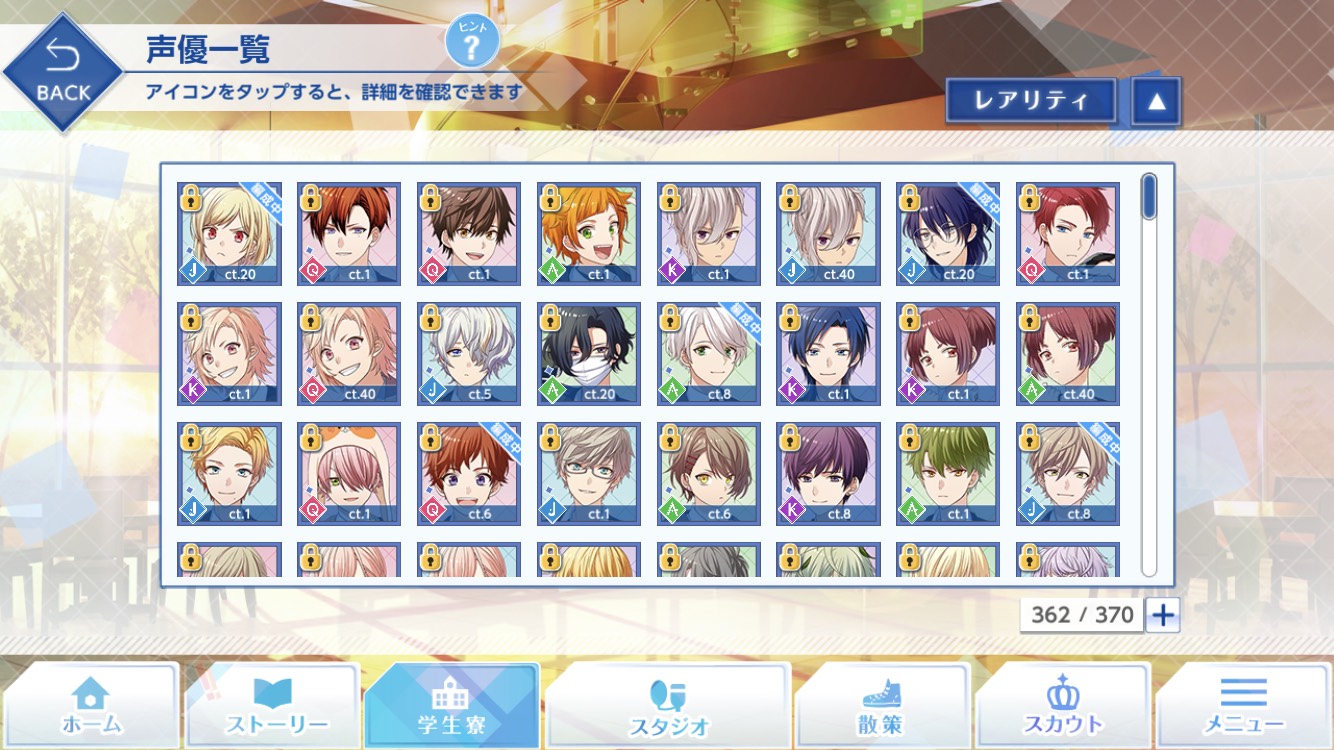
Task: Open the 散策 section
Action: (x=880, y=706)
